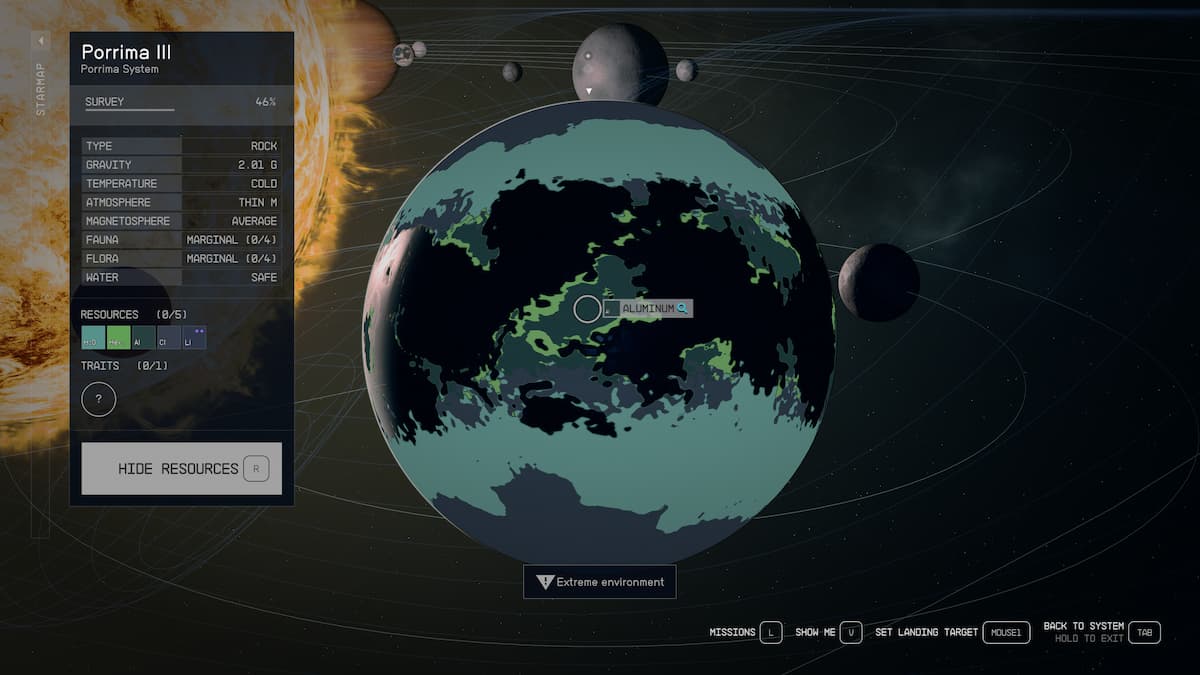Click the Hide Resources button

click(181, 468)
